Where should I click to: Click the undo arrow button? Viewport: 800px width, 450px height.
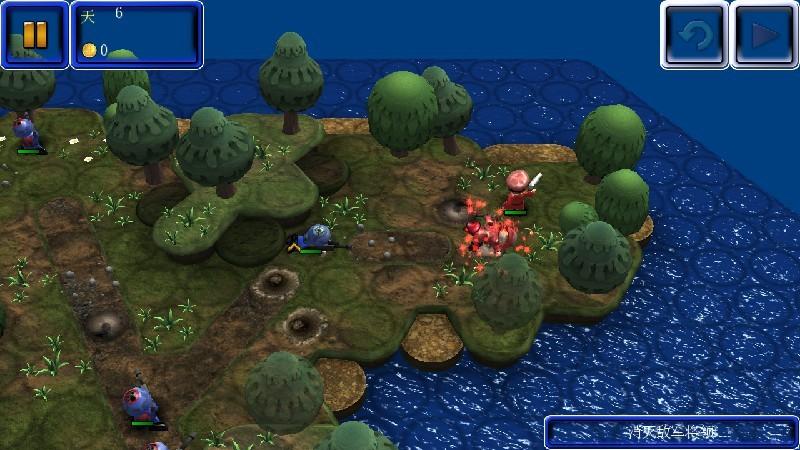click(694, 34)
